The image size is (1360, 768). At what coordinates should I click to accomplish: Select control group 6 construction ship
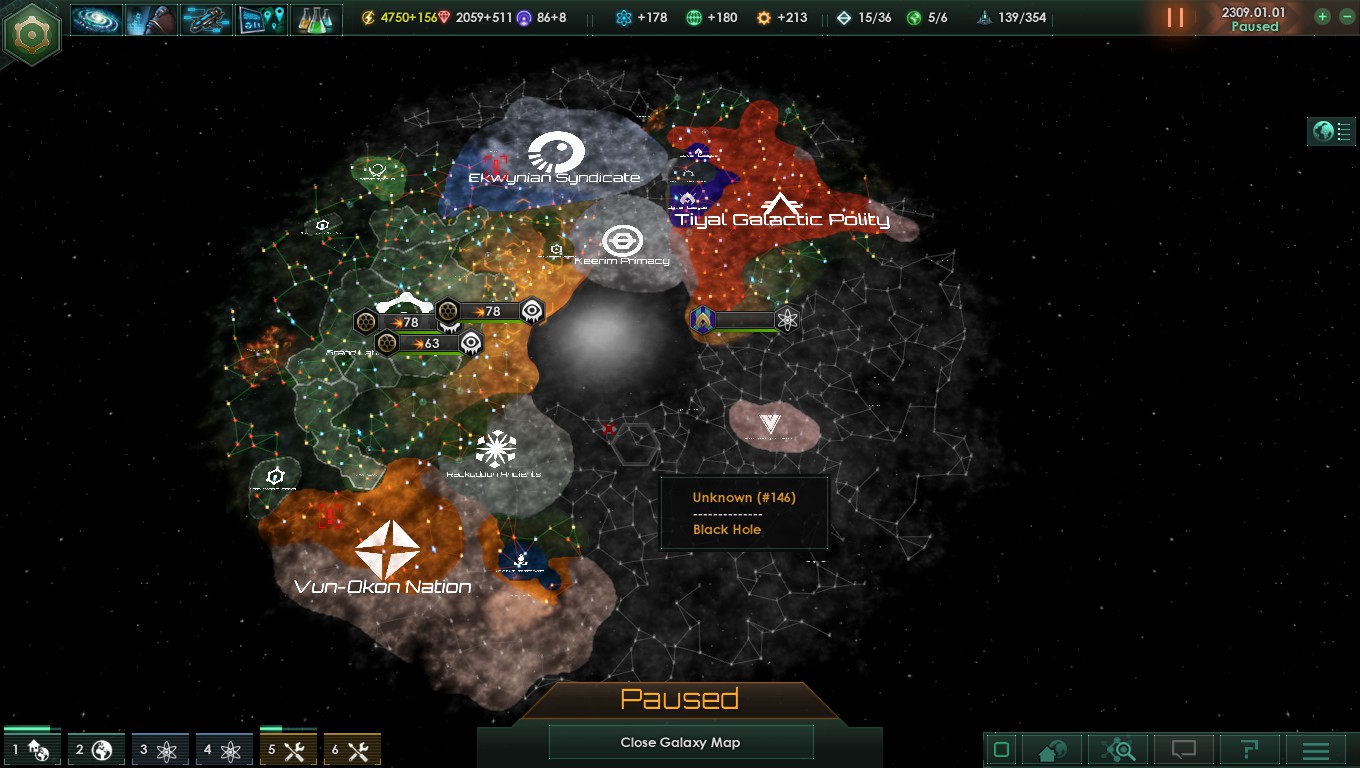pyautogui.click(x=352, y=749)
